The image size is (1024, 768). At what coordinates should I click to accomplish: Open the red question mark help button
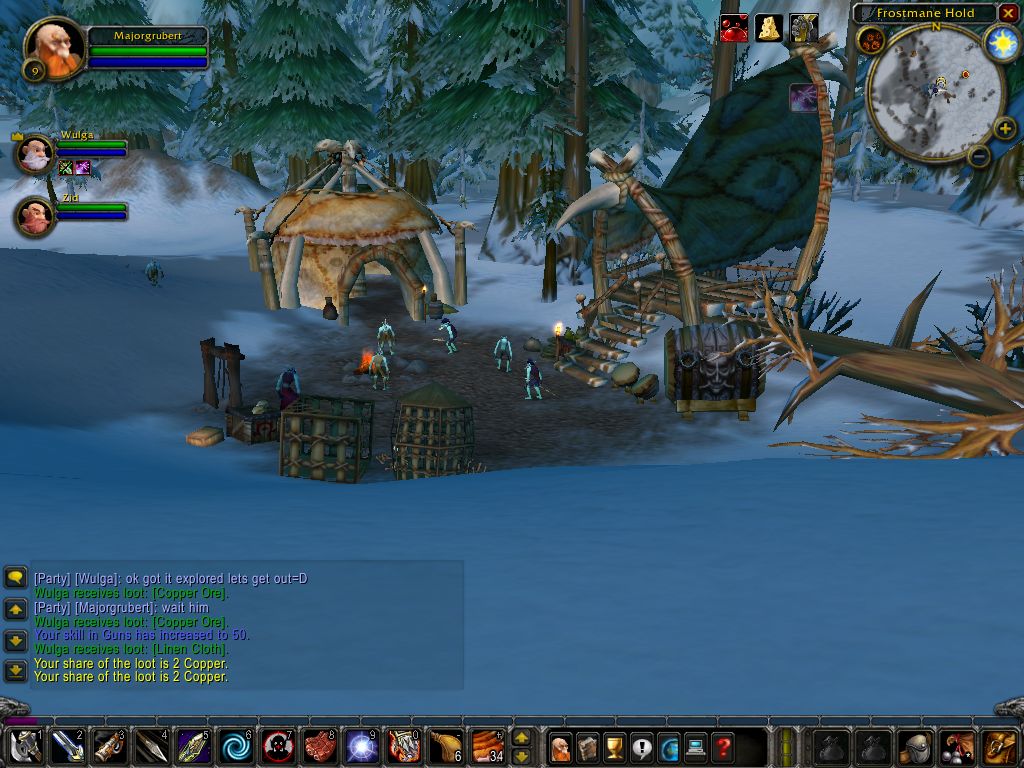[x=723, y=747]
